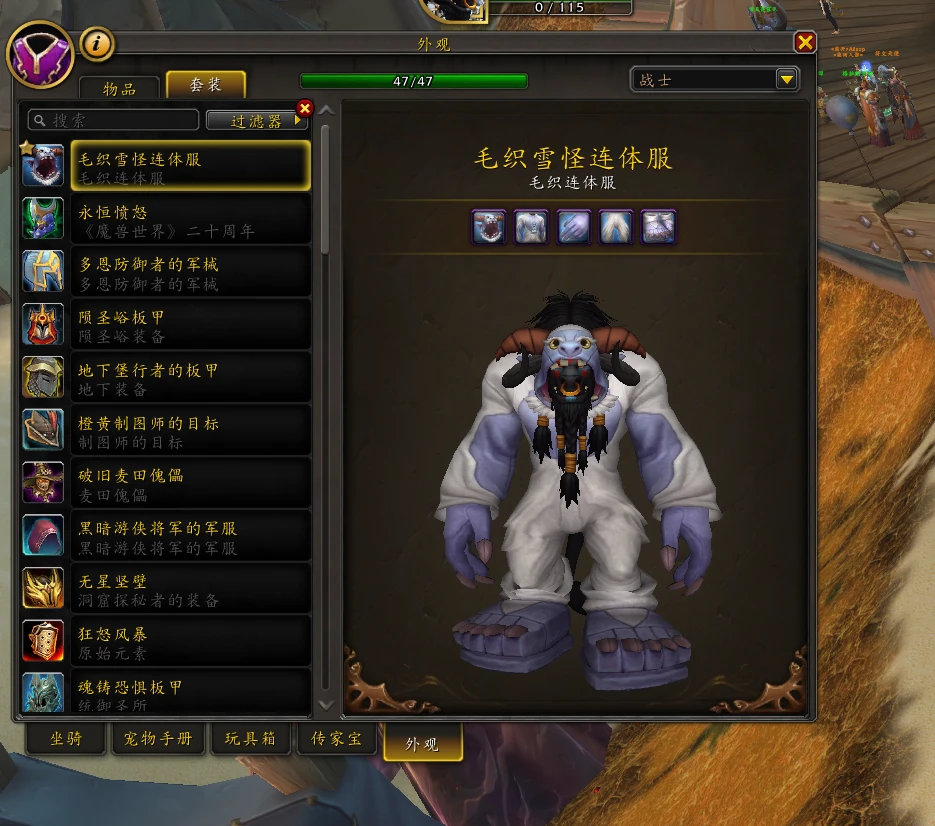Open the 过滤器 filter menu
Image resolution: width=935 pixels, height=826 pixels.
[x=257, y=120]
